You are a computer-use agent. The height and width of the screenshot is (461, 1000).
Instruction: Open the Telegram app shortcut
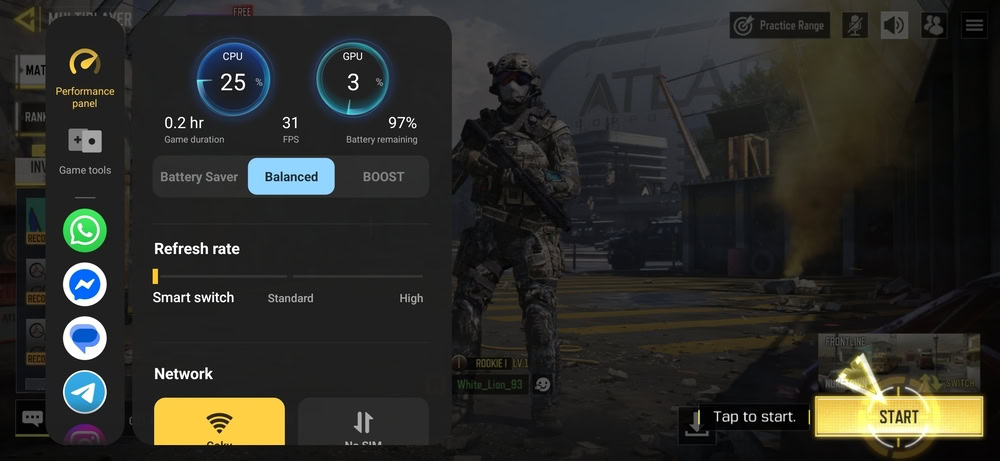pos(85,392)
